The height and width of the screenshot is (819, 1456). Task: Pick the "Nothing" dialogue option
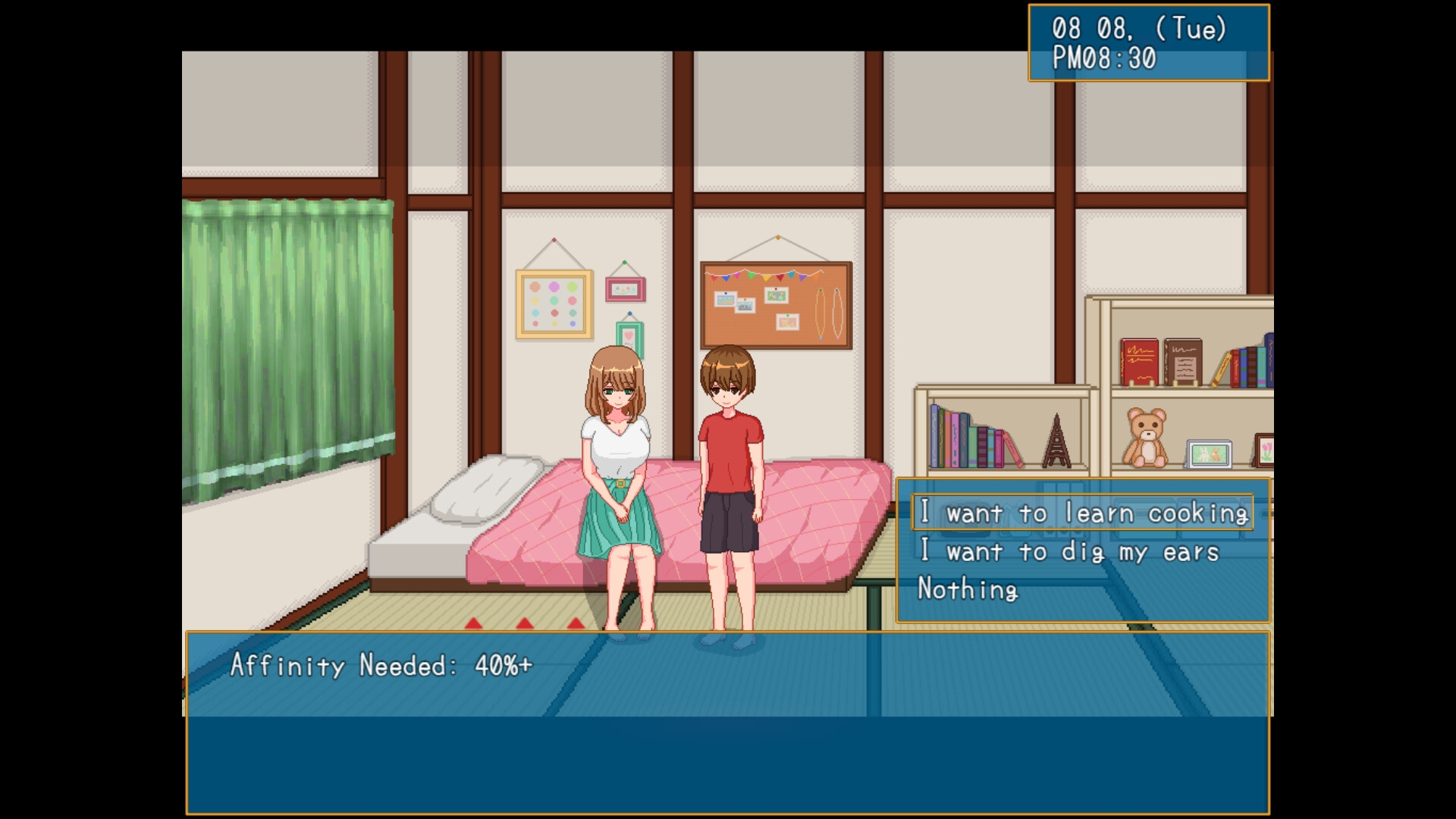(968, 589)
